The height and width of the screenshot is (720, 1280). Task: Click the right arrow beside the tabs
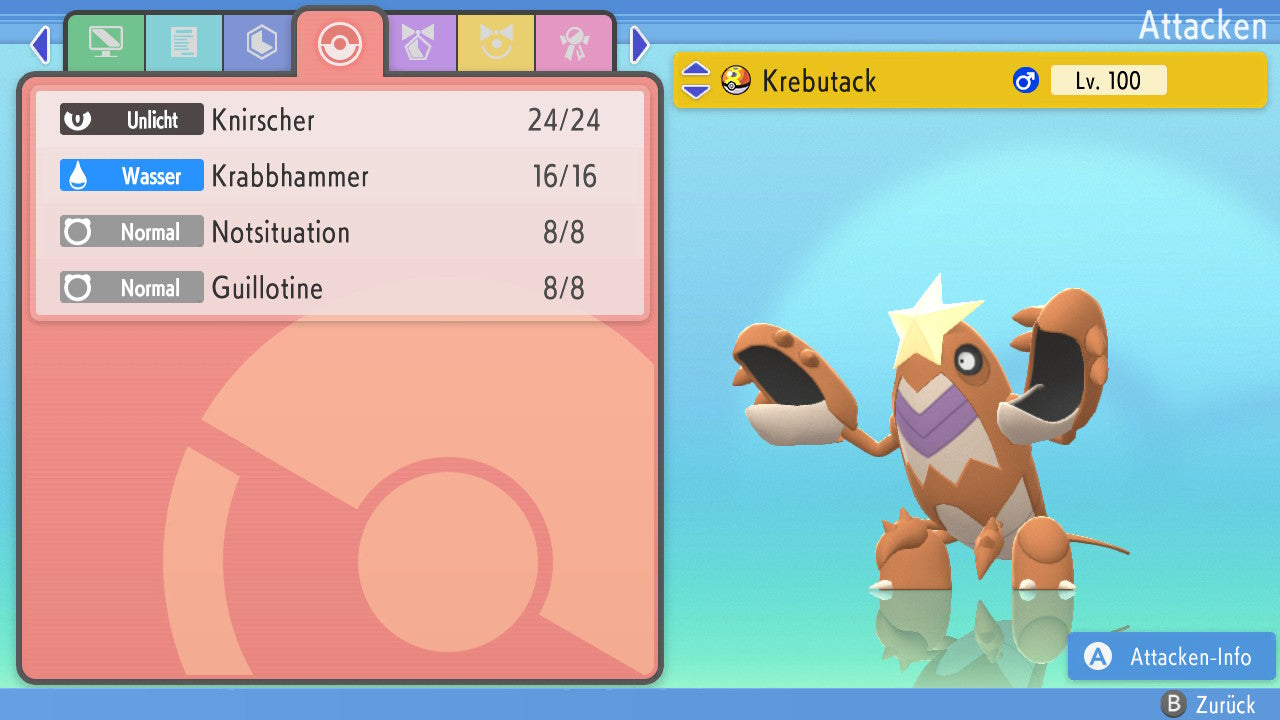(640, 44)
